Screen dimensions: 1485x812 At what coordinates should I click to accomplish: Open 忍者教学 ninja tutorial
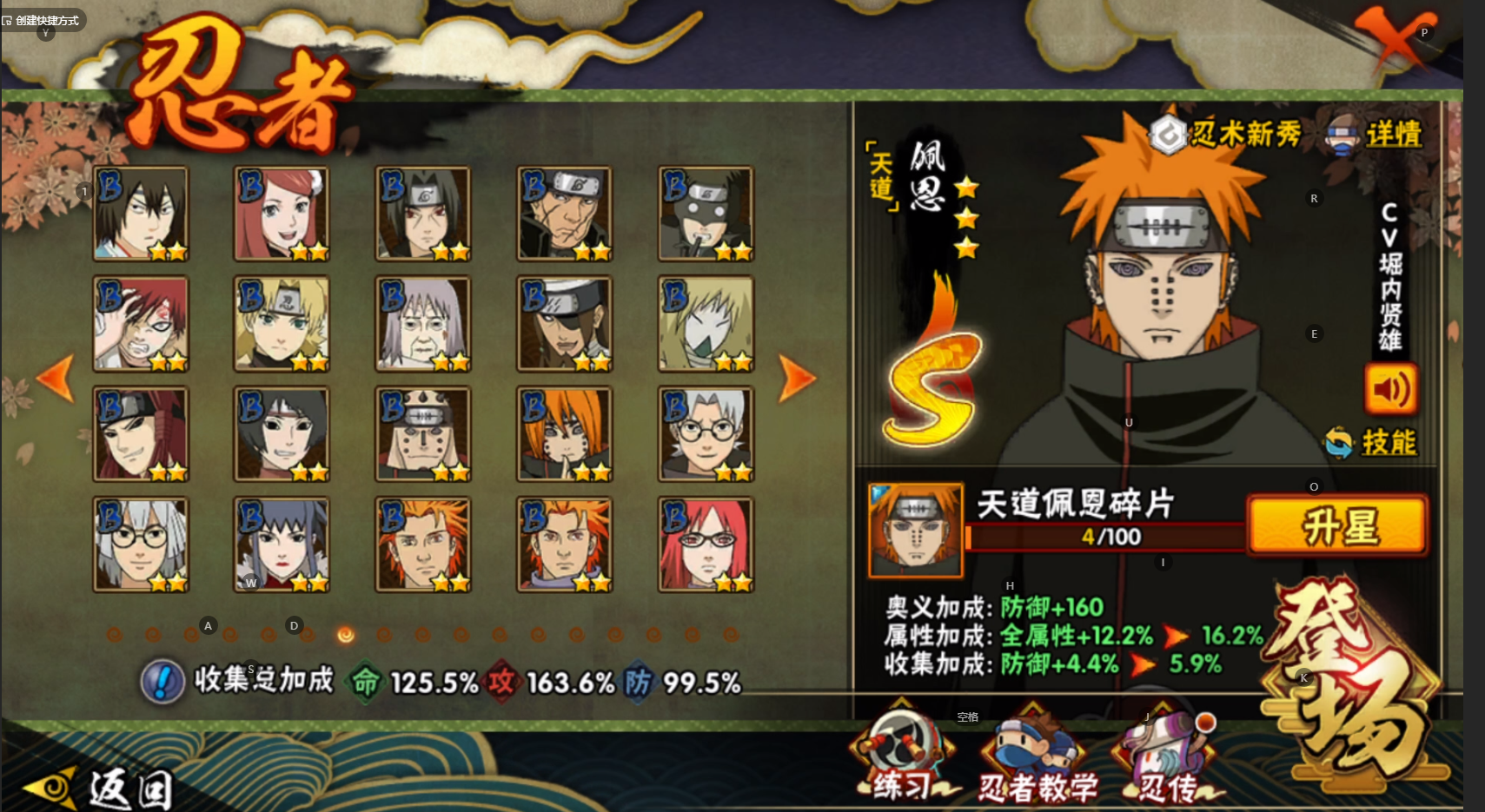1037,760
